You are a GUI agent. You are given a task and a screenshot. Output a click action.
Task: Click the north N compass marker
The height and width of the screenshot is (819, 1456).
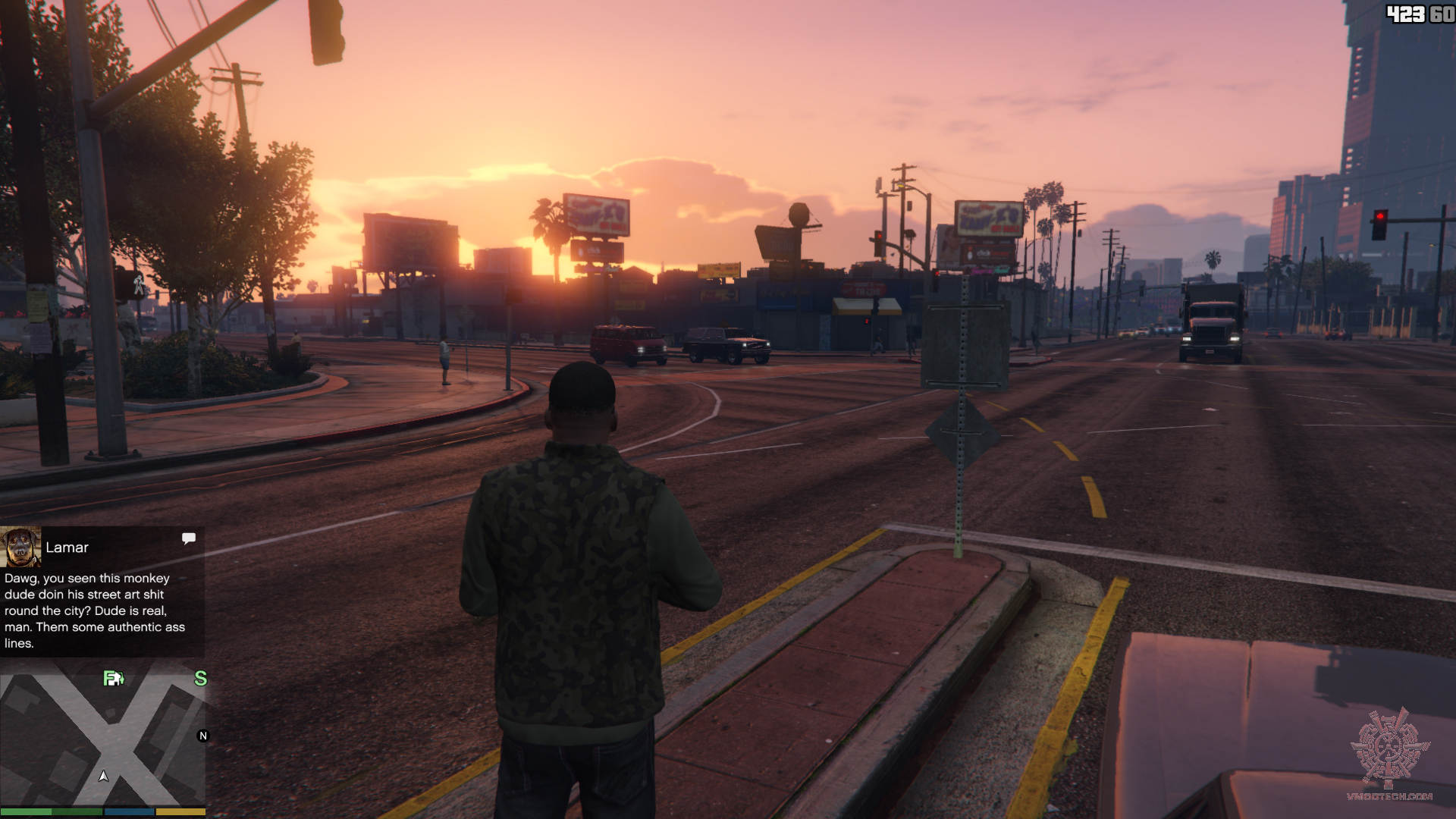[x=202, y=736]
